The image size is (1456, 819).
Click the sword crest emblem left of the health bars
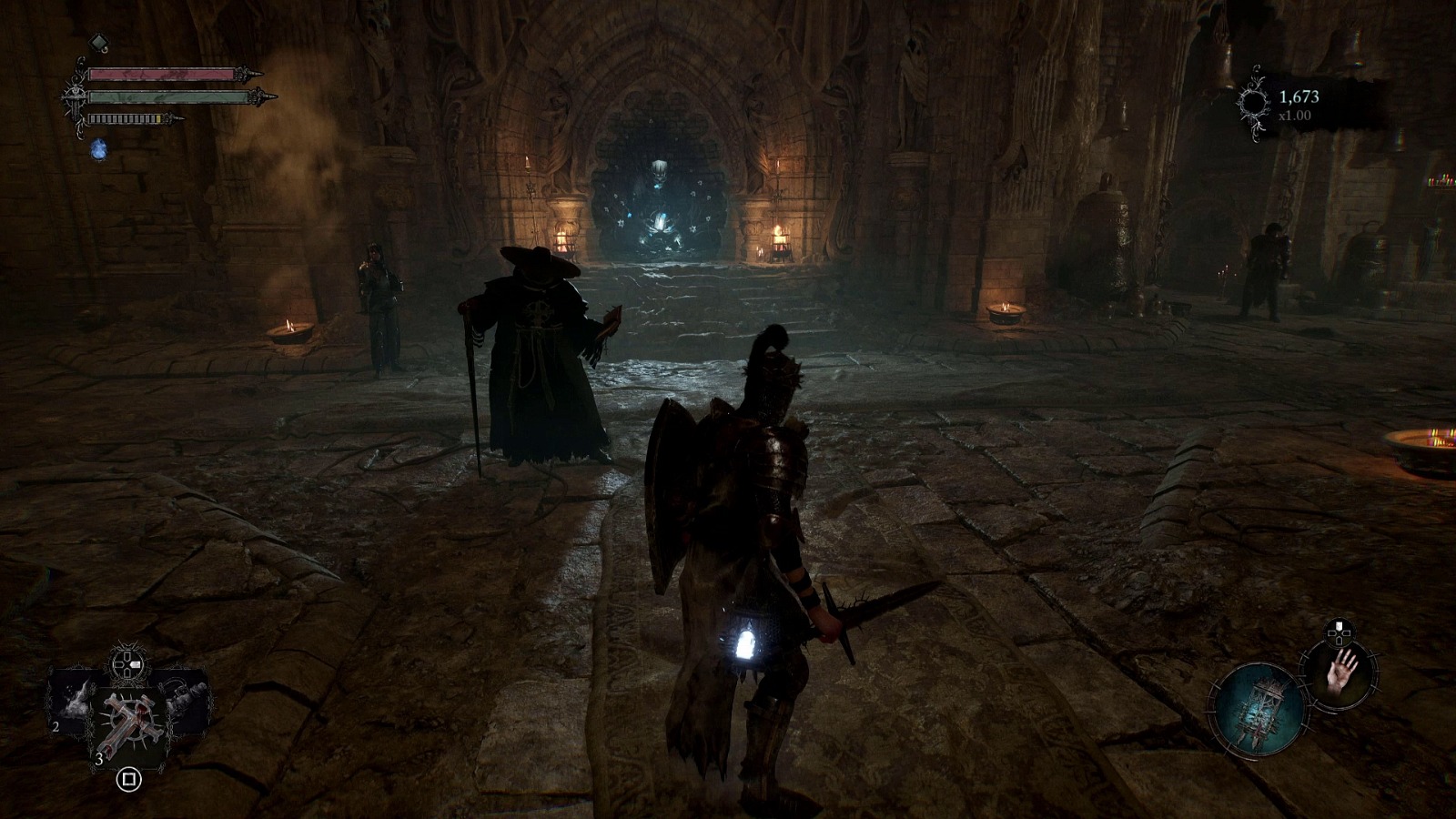(x=75, y=97)
